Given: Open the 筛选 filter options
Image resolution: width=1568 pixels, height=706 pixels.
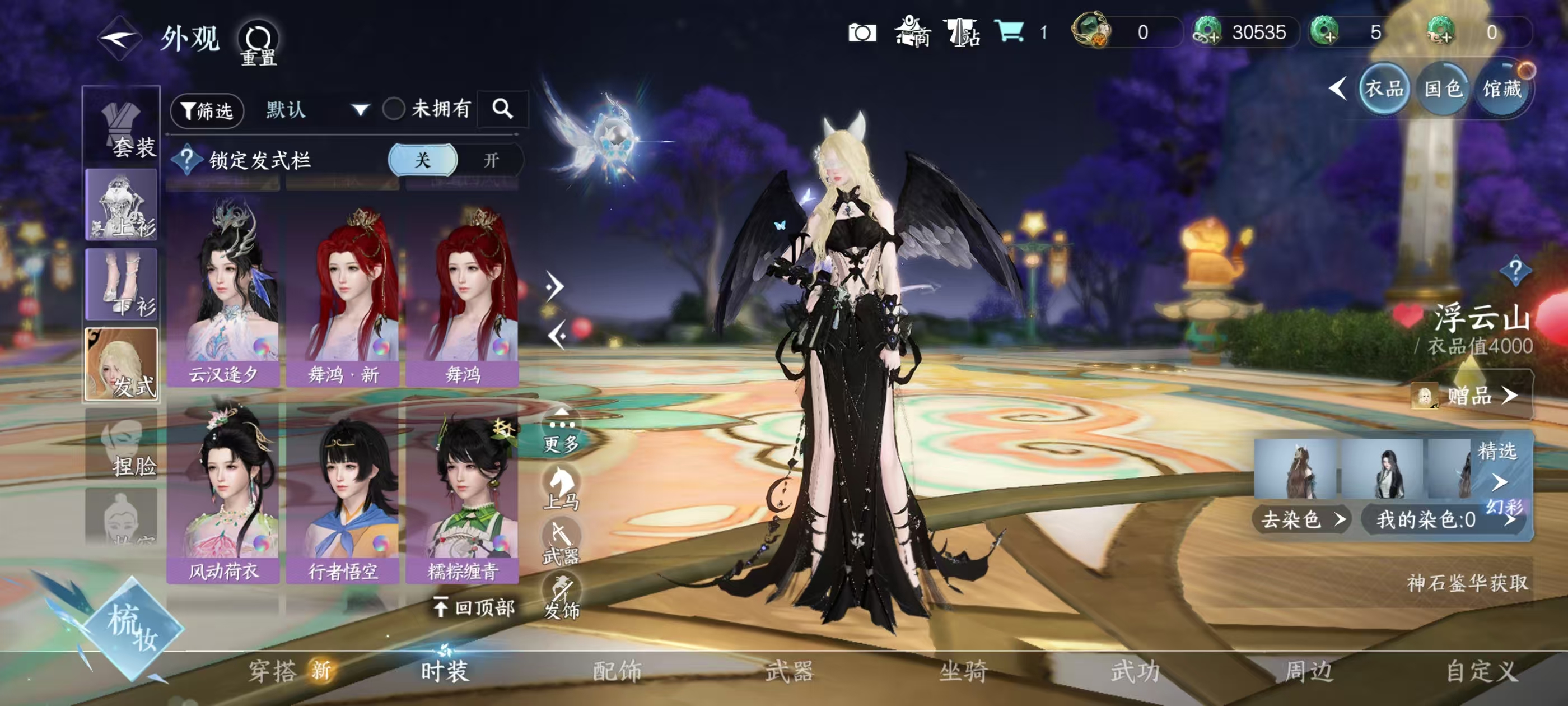Looking at the screenshot, I should tap(207, 110).
